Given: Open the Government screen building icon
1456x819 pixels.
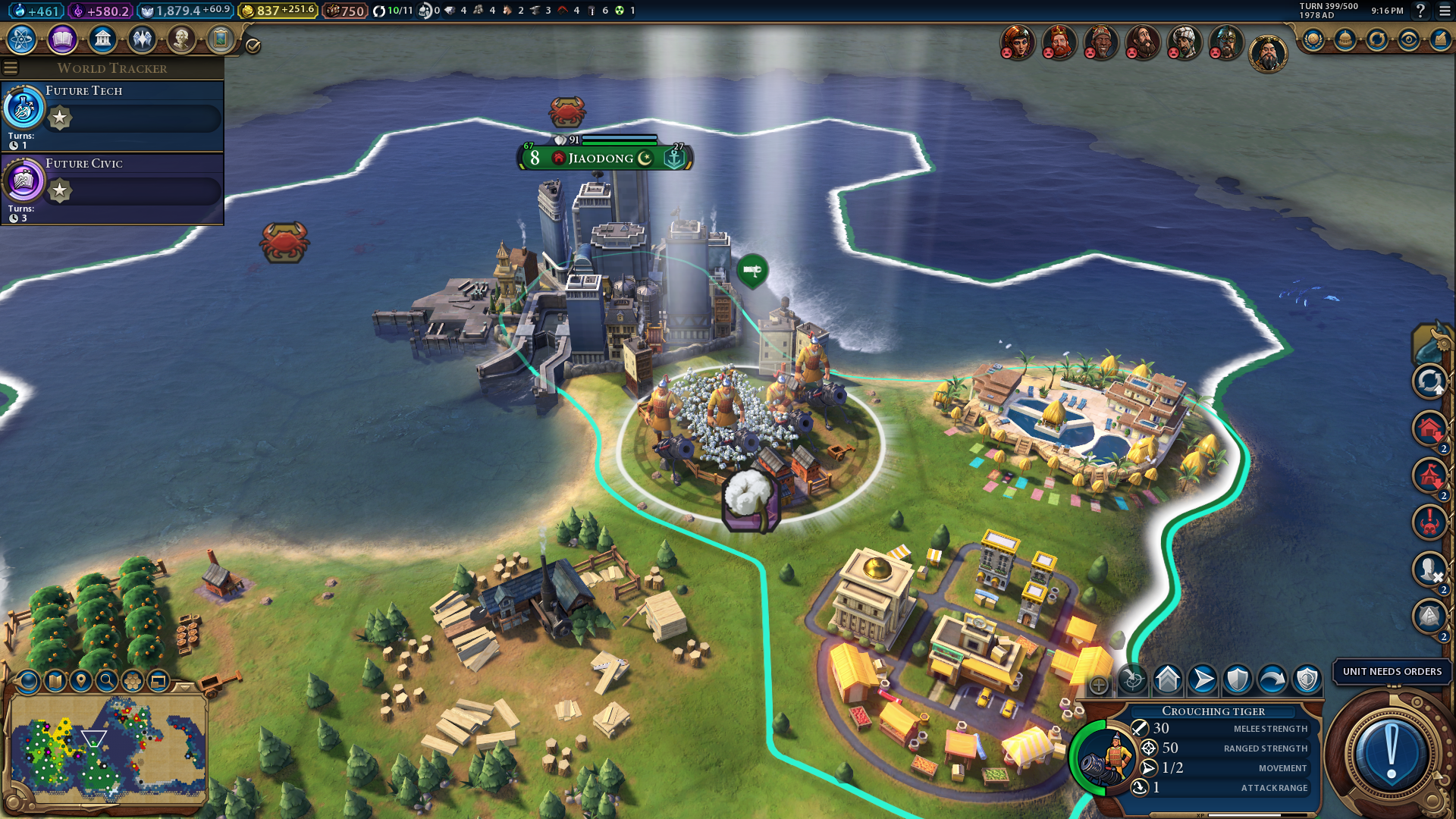Looking at the screenshot, I should click(x=102, y=39).
